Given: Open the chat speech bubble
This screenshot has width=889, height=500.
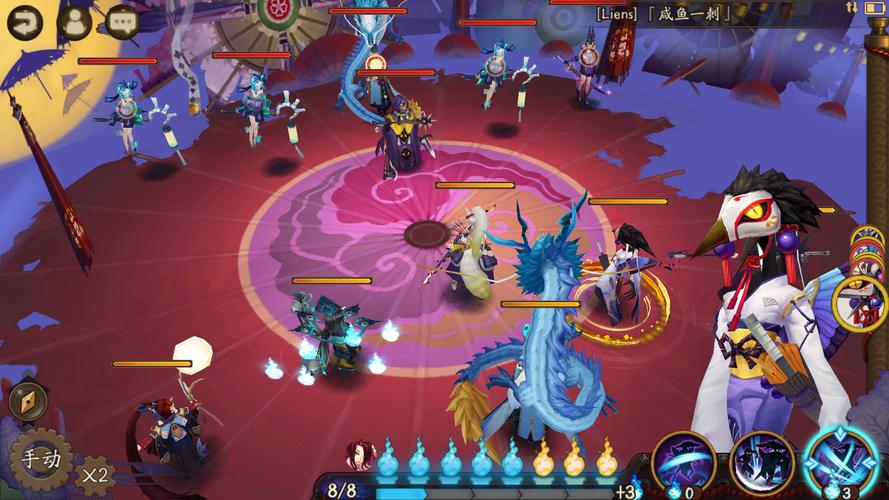Looking at the screenshot, I should (x=122, y=21).
